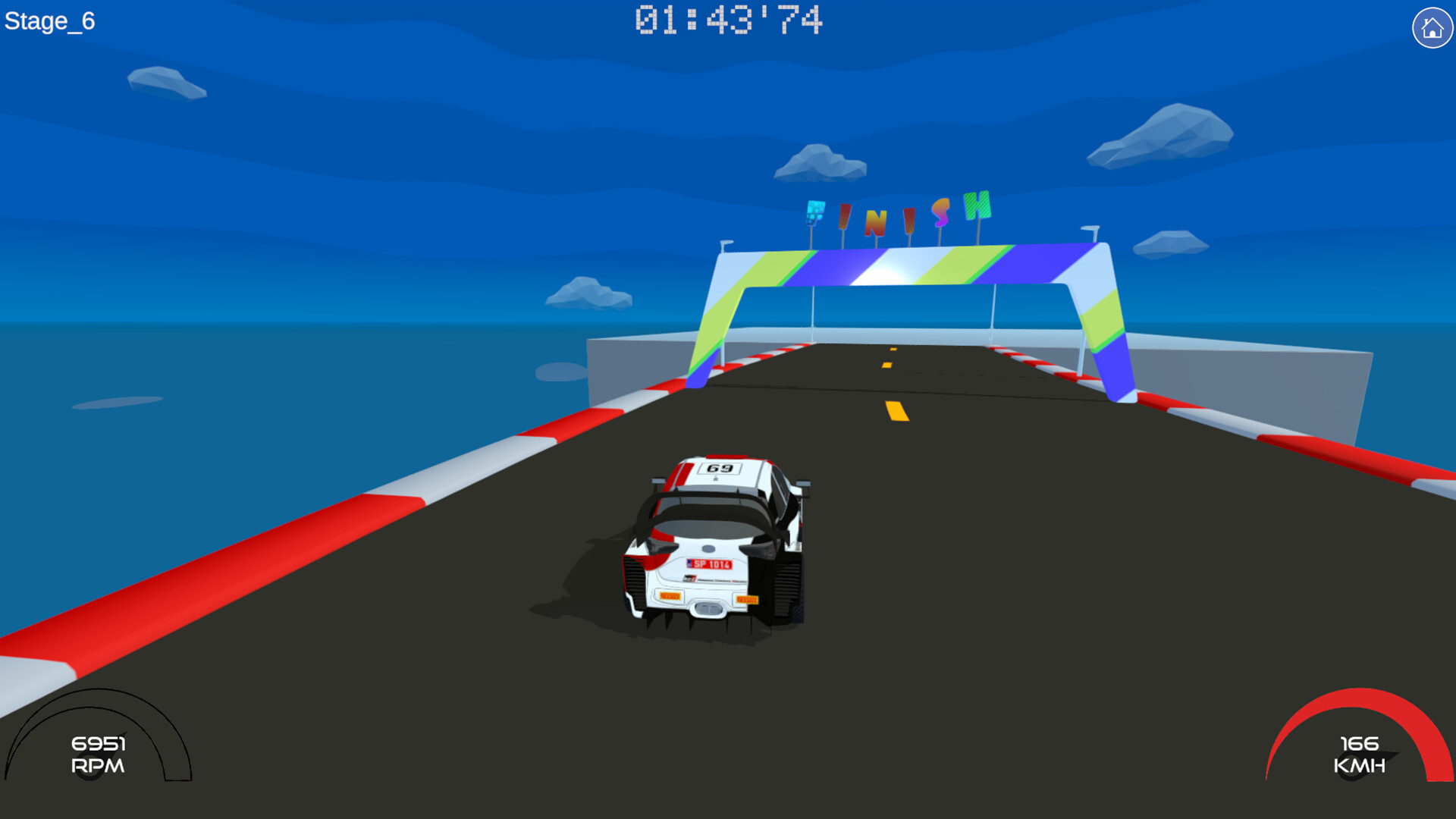
Task: Click the Stage_6 label
Action: click(50, 19)
